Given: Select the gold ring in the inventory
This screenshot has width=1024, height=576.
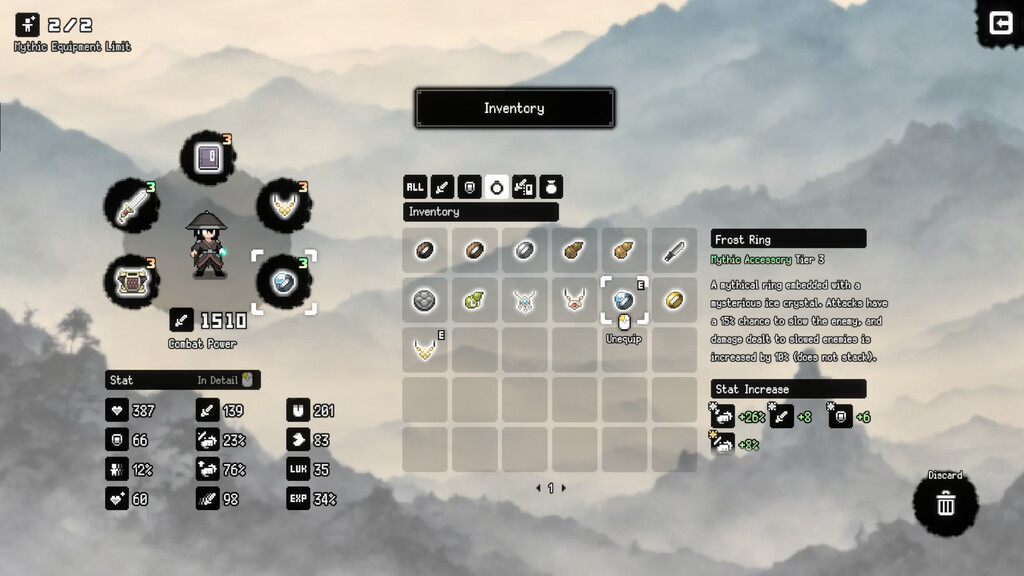Looking at the screenshot, I should pyautogui.click(x=674, y=300).
